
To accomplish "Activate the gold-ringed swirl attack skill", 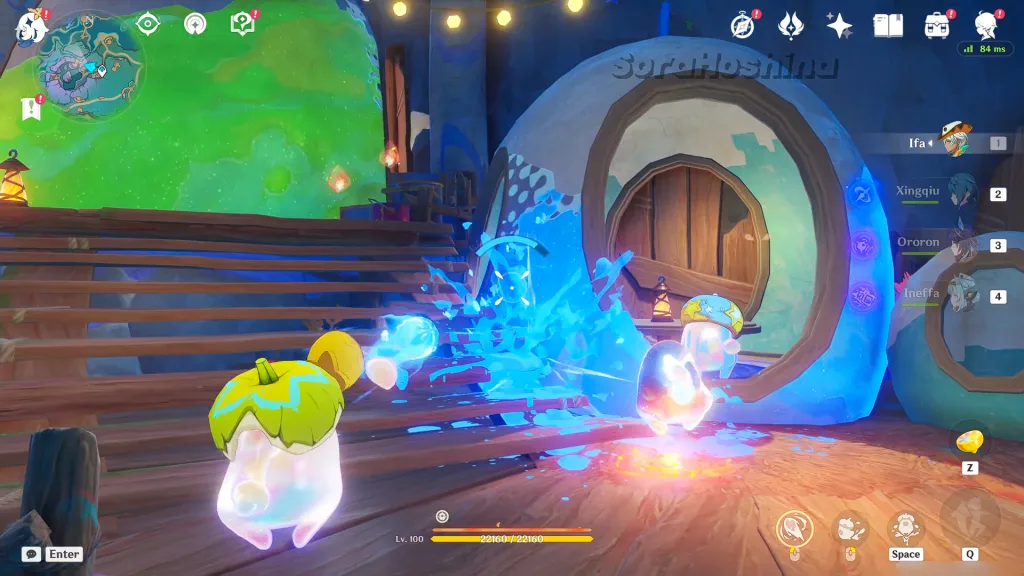I will click(x=793, y=527).
